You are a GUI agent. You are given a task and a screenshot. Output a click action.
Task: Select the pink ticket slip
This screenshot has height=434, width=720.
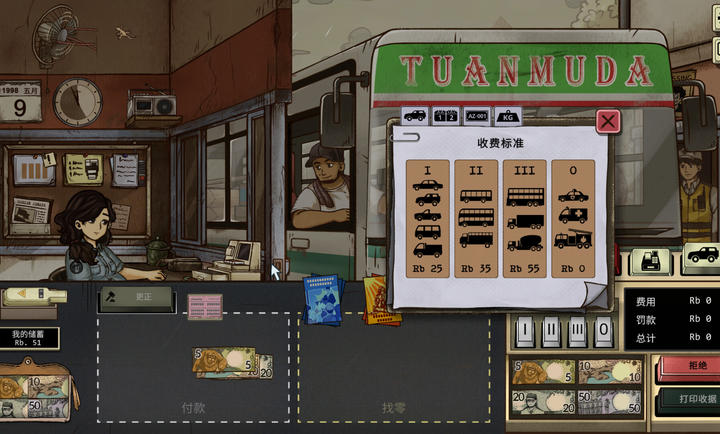pyautogui.click(x=204, y=307)
